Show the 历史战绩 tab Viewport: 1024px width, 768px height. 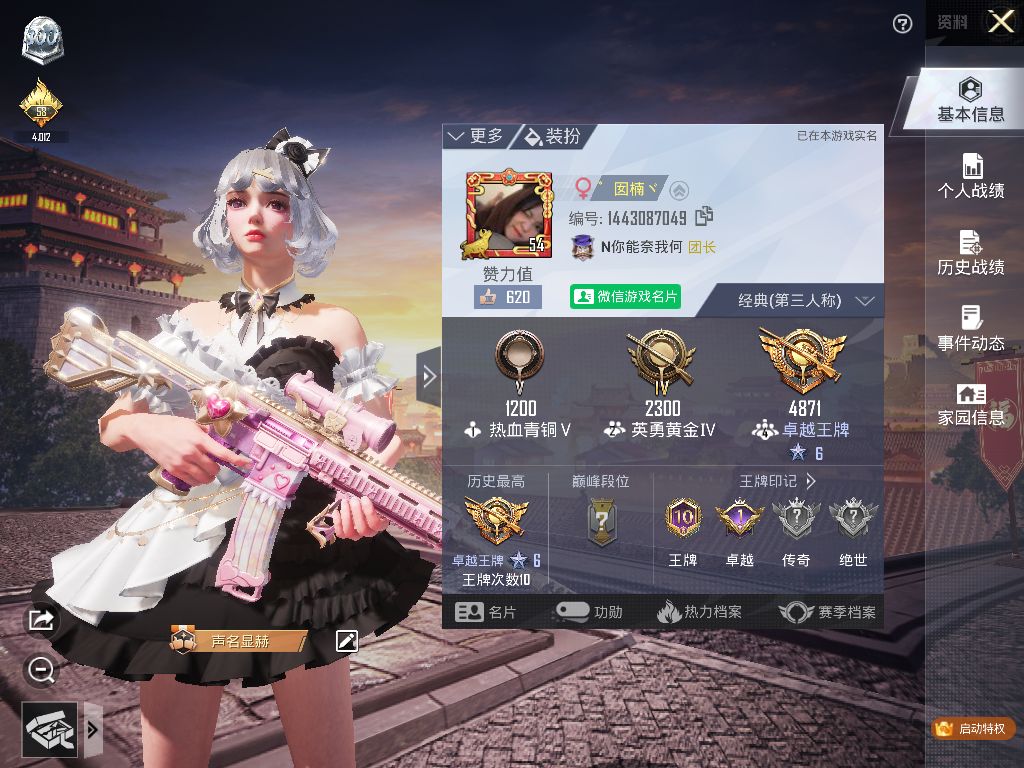[970, 252]
